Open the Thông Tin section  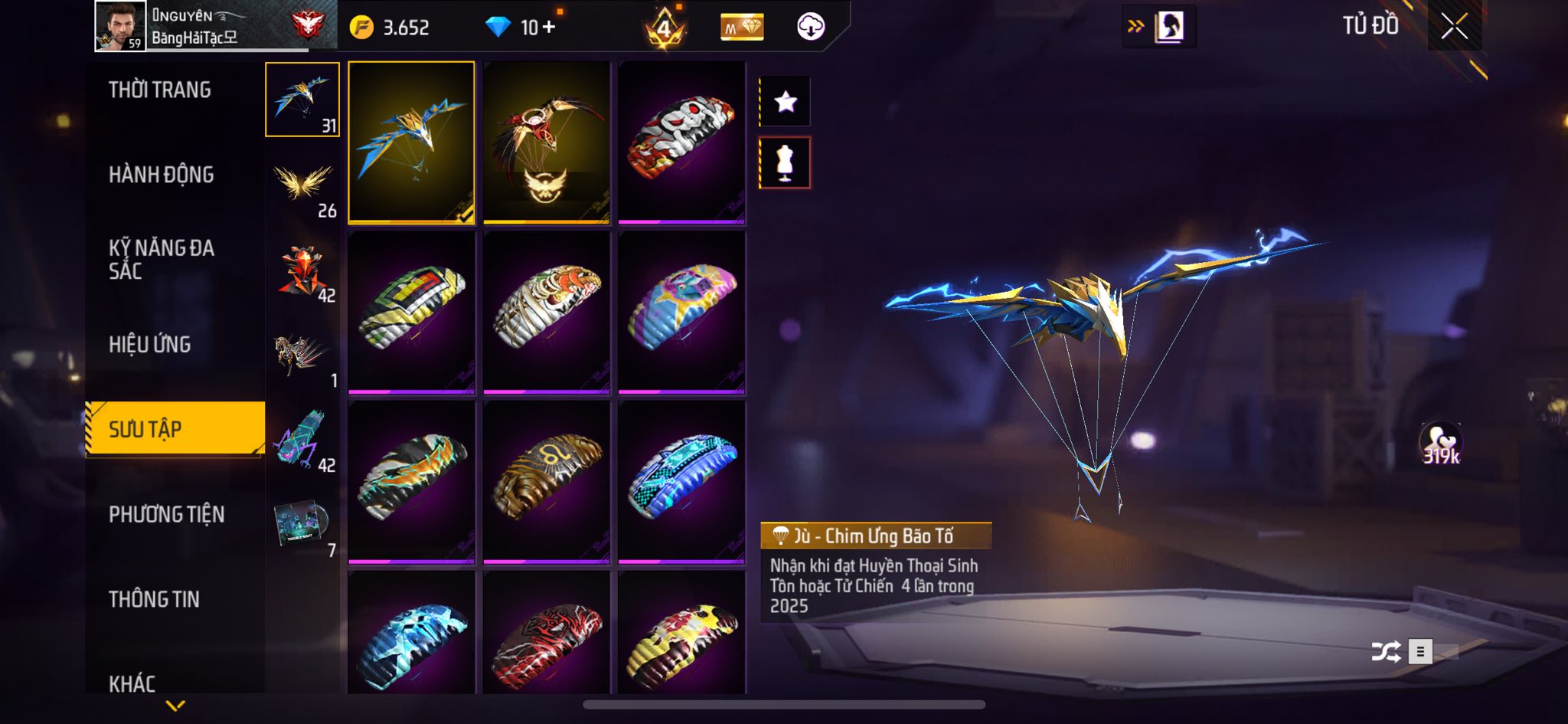[x=154, y=599]
